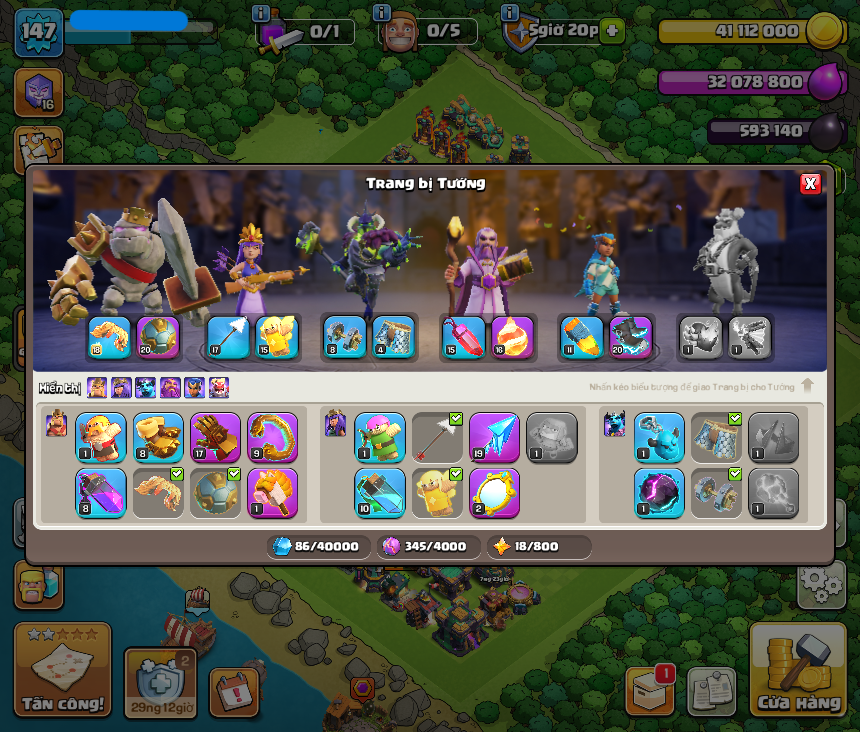Click the King's equipped spiky ball slot
Screen dimensions: 860x732
coord(157,338)
